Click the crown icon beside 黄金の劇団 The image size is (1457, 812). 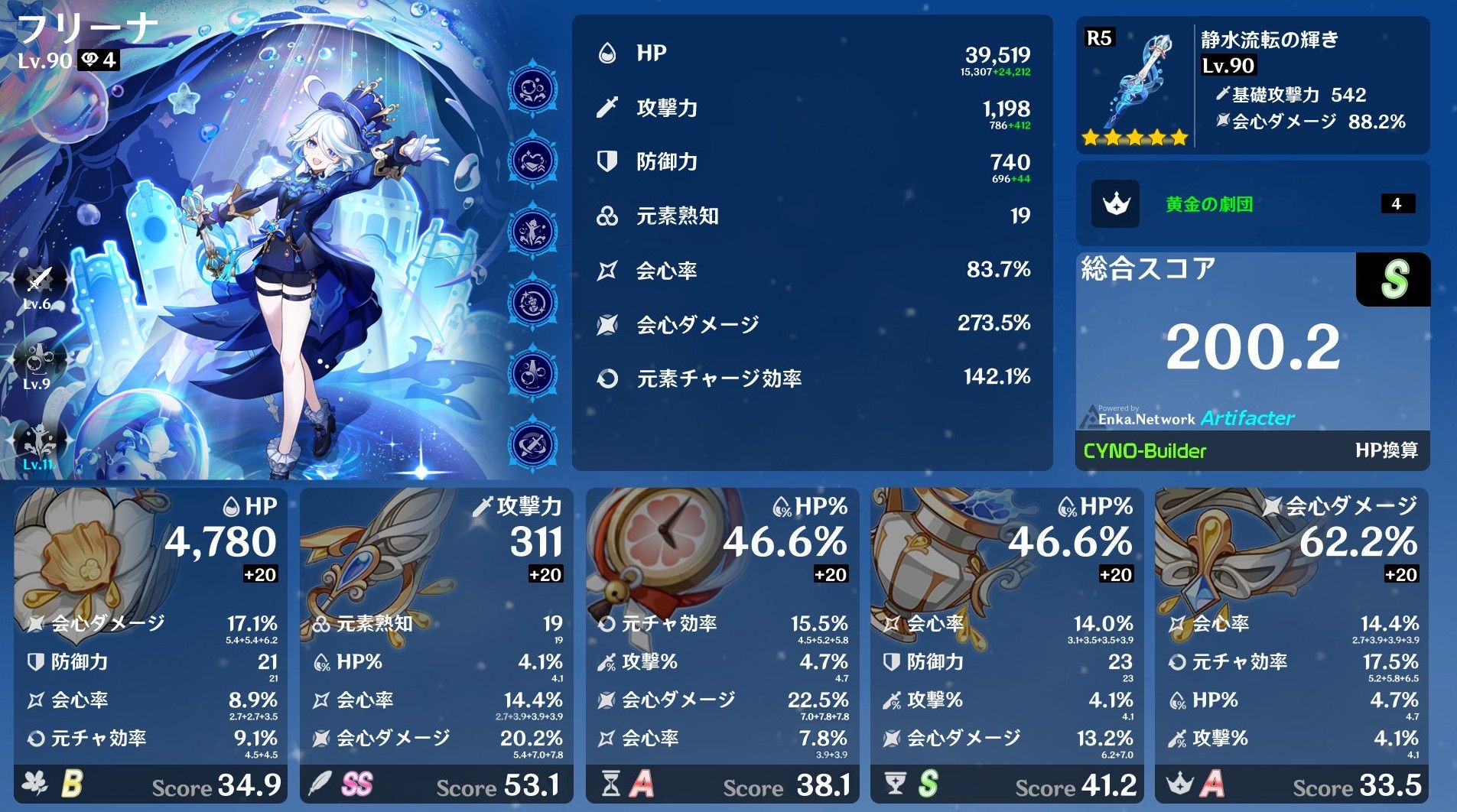click(x=1117, y=204)
